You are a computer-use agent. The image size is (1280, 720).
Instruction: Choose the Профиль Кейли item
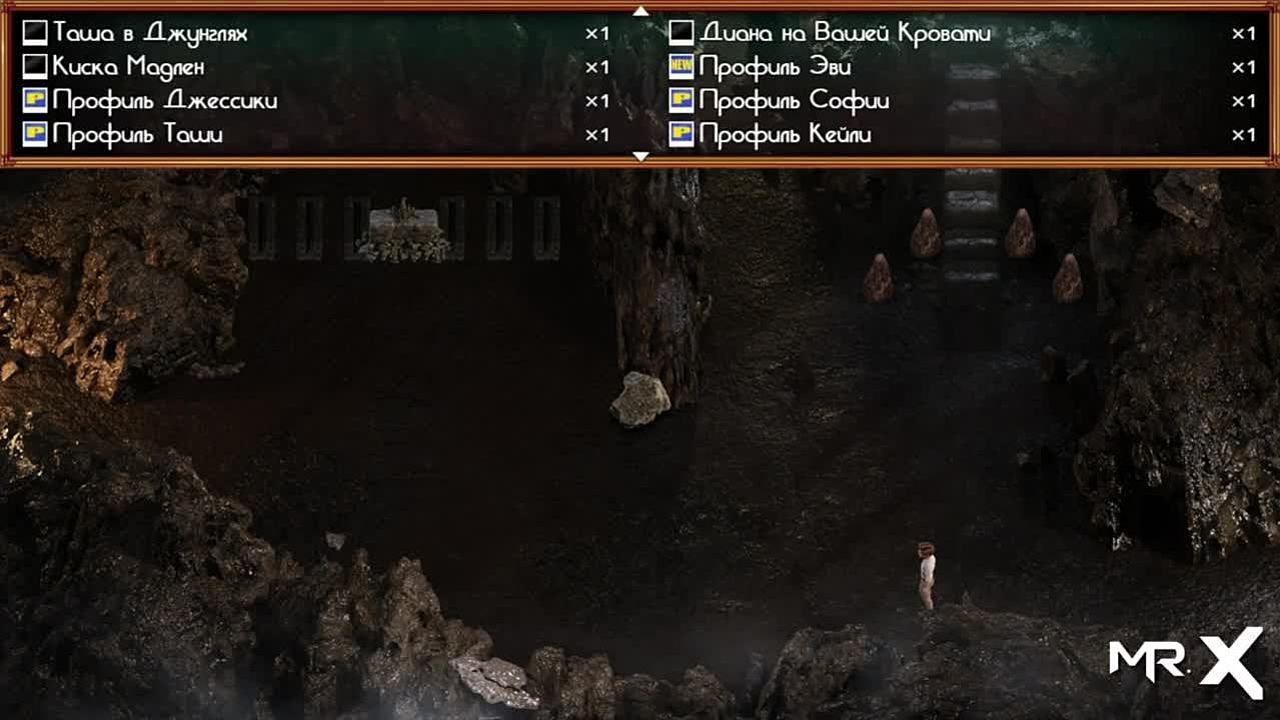coord(785,135)
